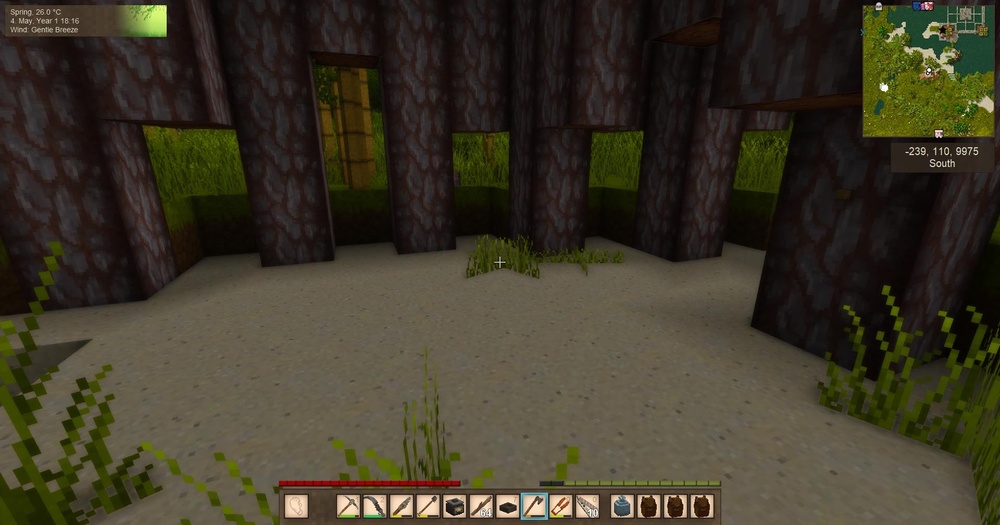1000x525 pixels.
Task: Choose the stack of 64 sticks
Action: (x=481, y=506)
